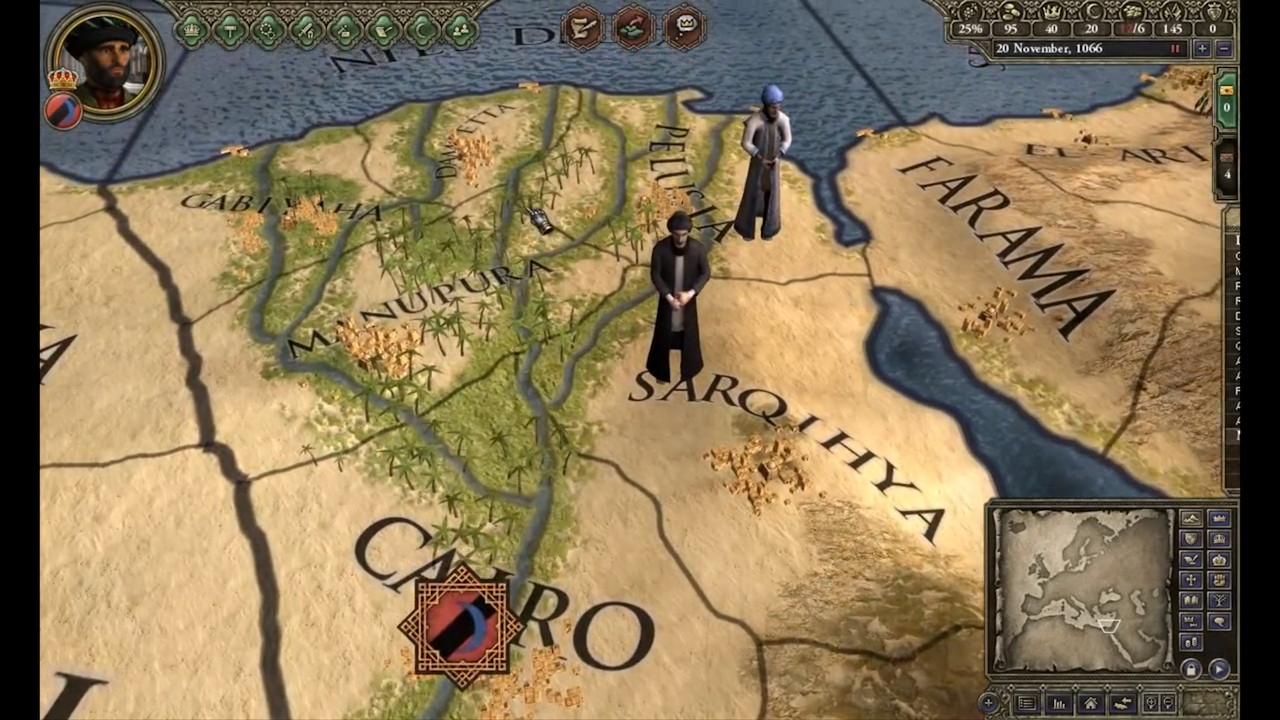
Task: Open the Diplomacy screen with the two-figures icon
Action: pyautogui.click(x=456, y=28)
